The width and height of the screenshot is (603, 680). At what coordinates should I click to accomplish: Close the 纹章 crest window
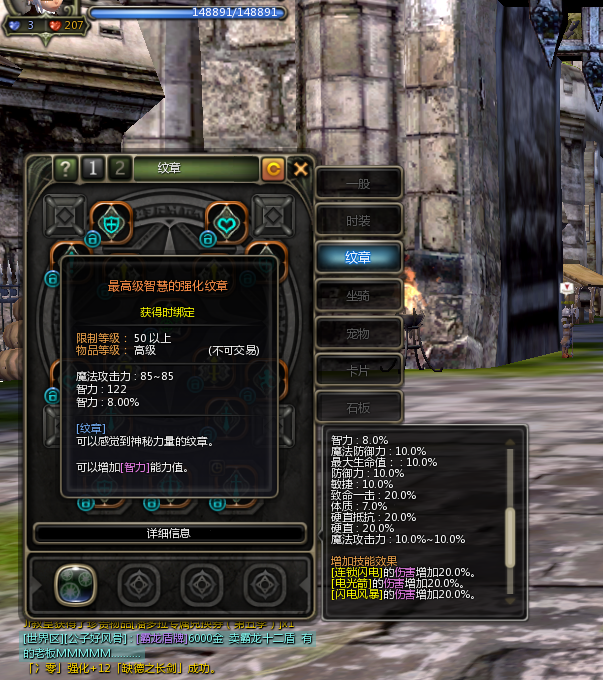(300, 169)
